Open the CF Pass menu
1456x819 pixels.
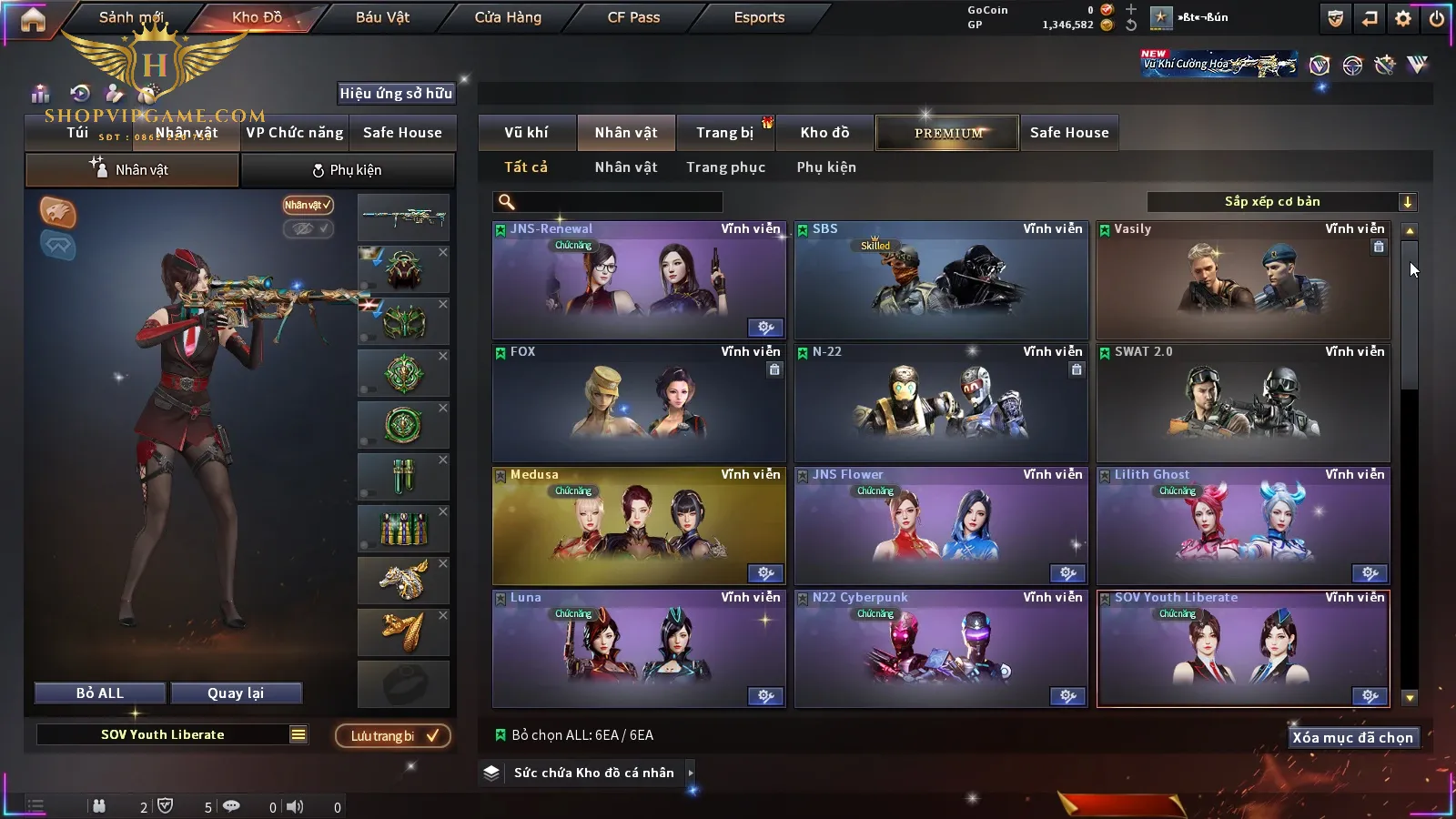(633, 17)
